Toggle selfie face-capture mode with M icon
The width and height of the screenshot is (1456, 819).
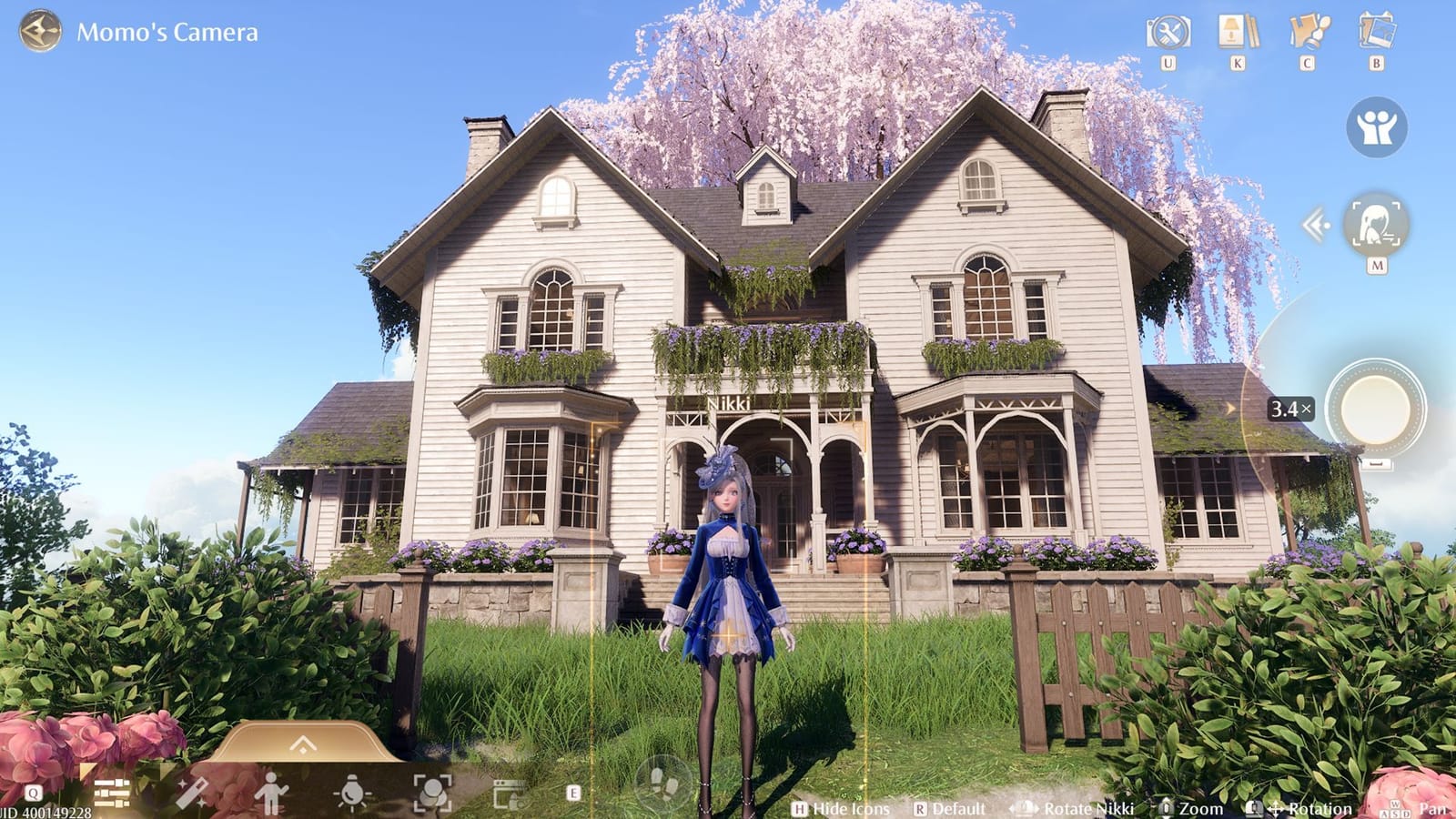pyautogui.click(x=1377, y=223)
